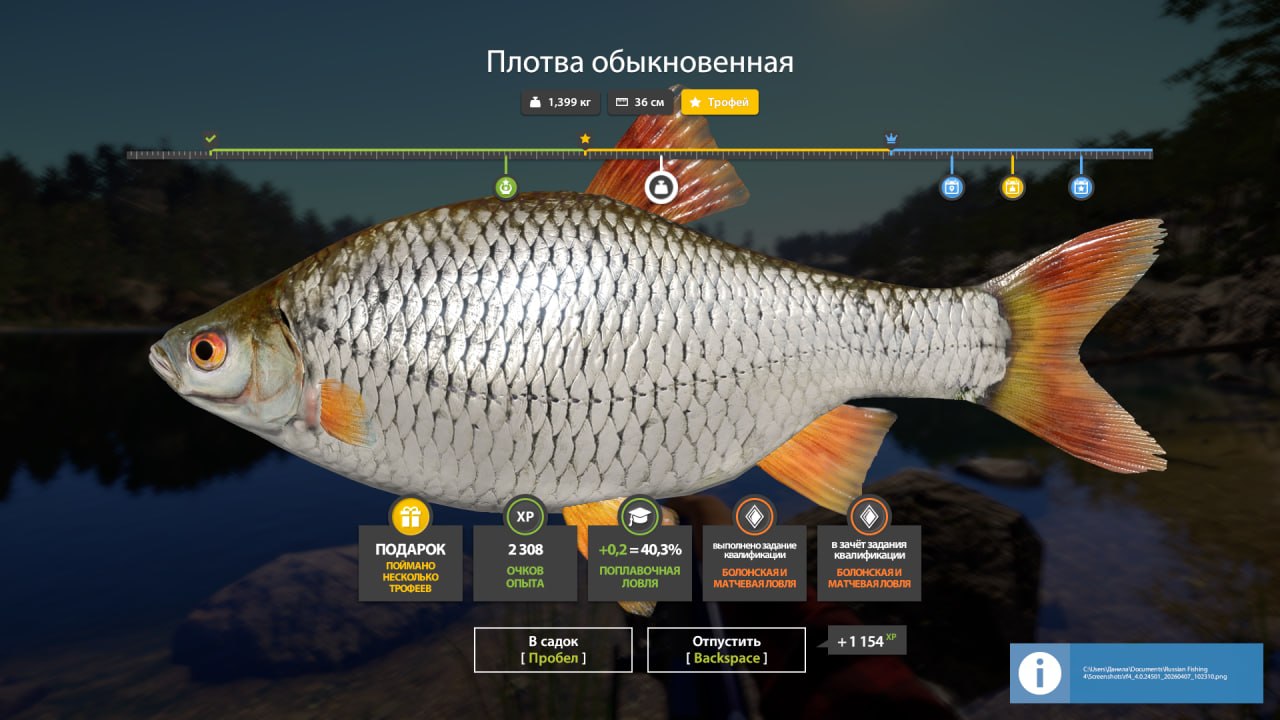The image size is (1280, 720).
Task: Click the blue crown marking the rare trophy threshold
Action: point(891,138)
